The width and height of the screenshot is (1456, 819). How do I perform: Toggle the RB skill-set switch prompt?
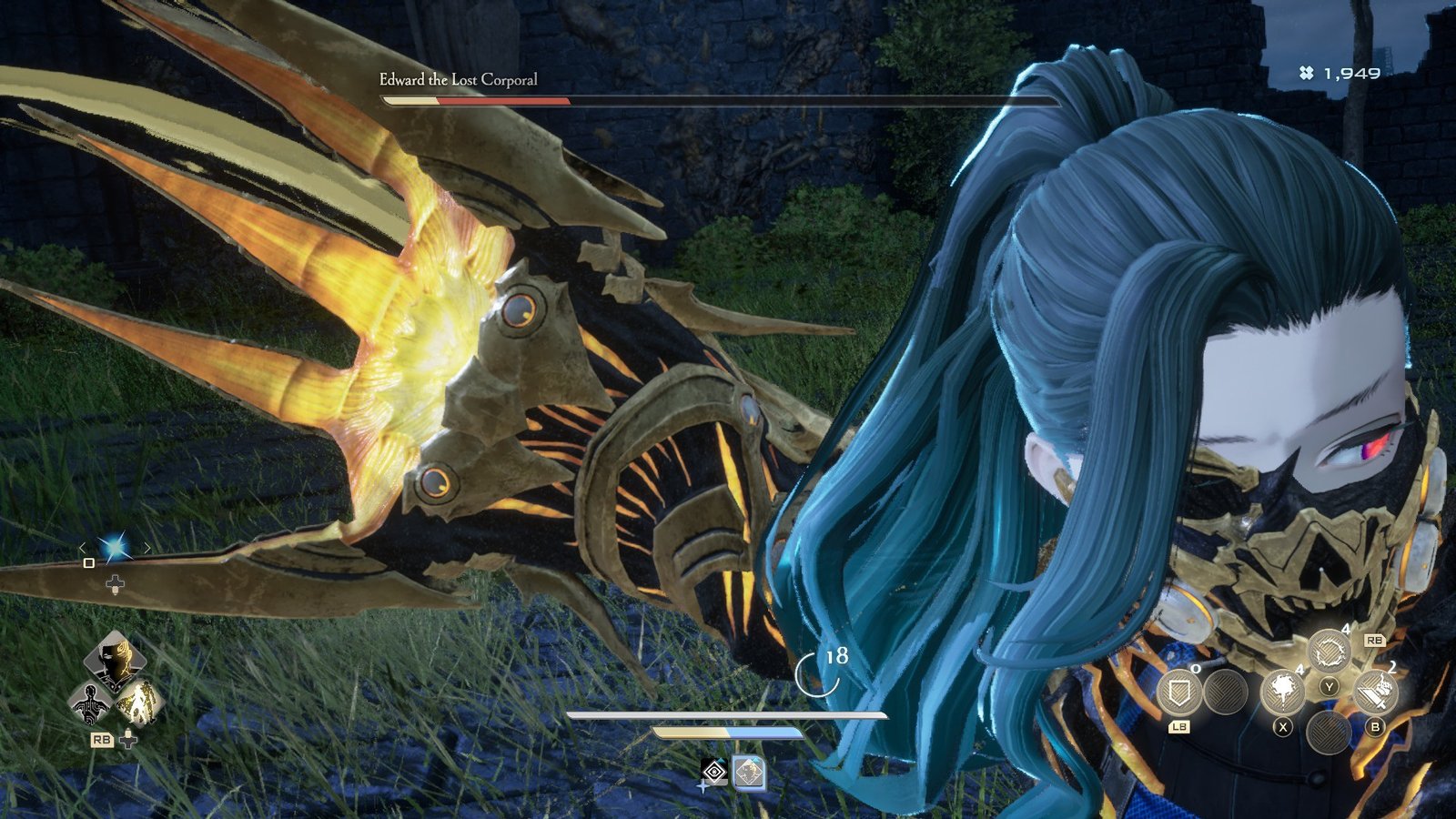coord(1375,640)
